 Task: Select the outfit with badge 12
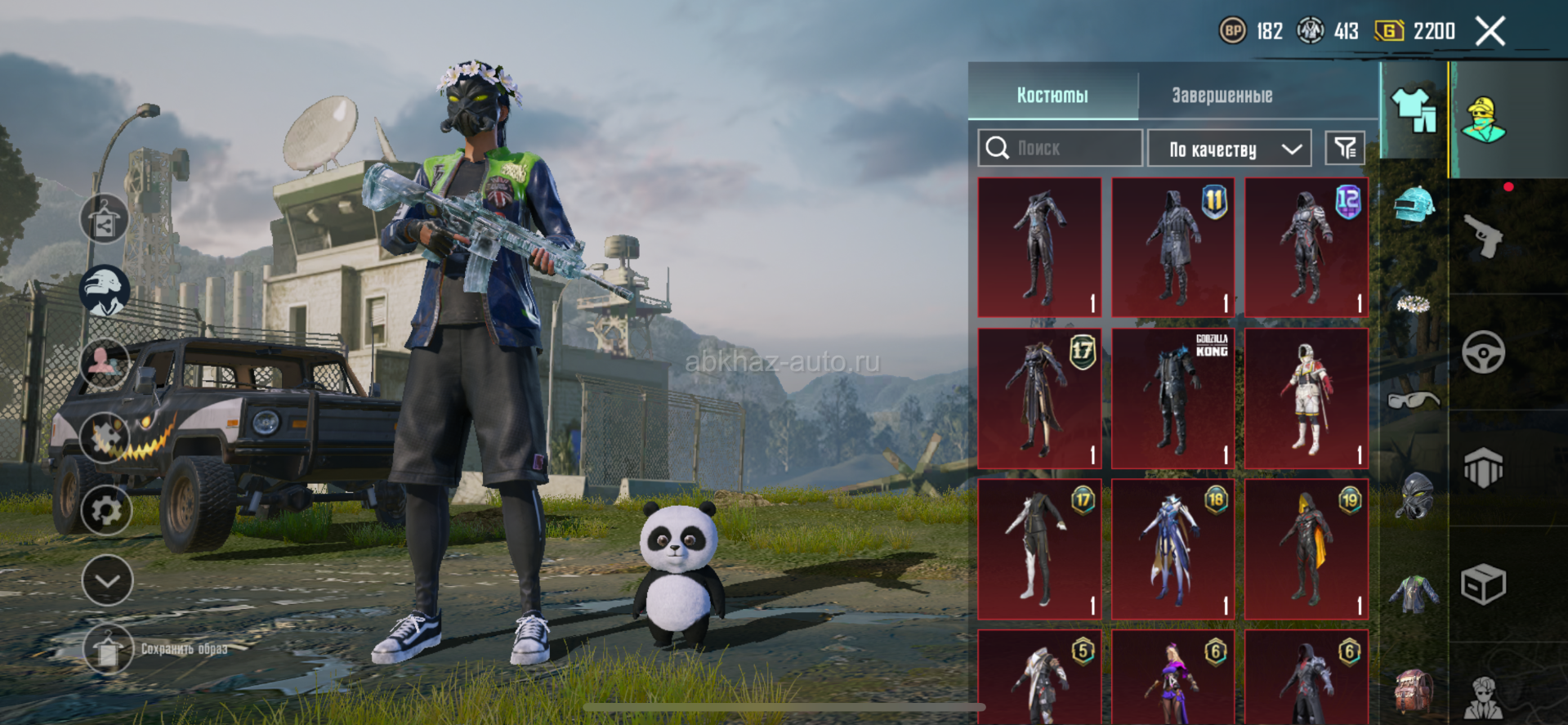[x=1306, y=247]
